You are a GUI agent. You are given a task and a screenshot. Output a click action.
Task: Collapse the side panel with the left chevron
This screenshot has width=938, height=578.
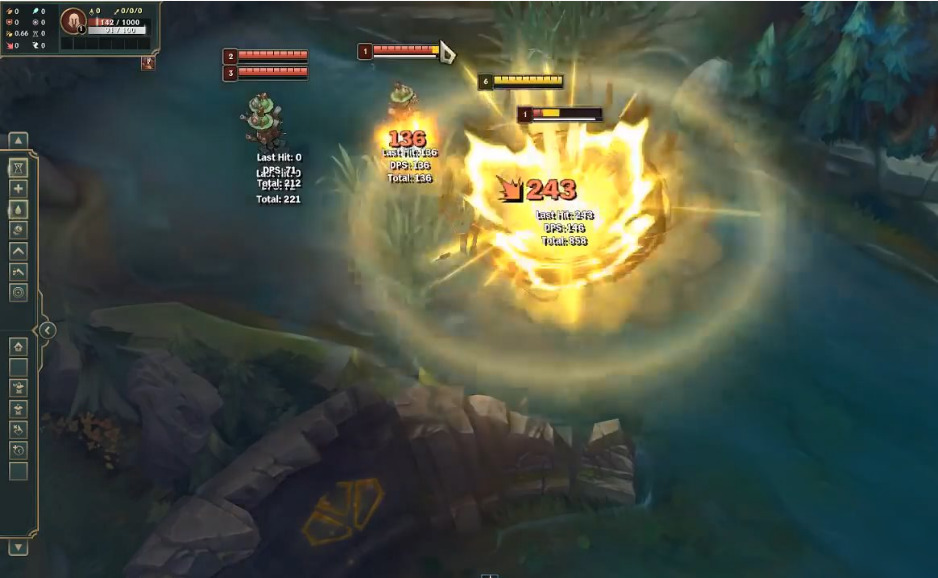coord(47,330)
